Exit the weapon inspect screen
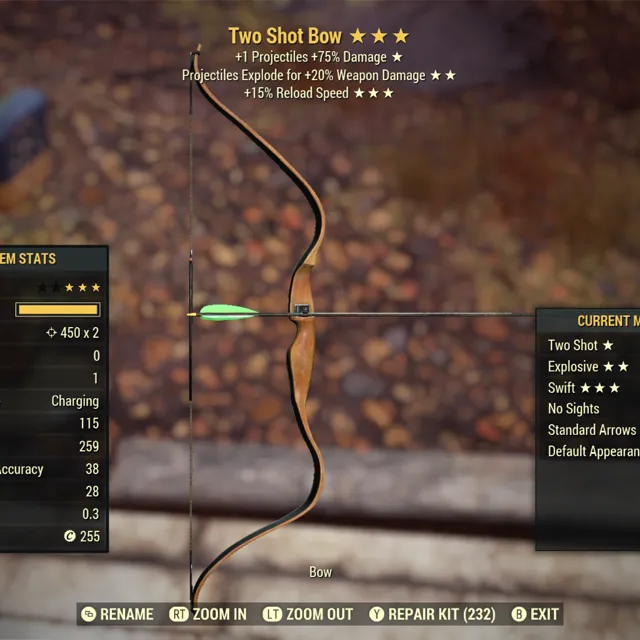This screenshot has width=640, height=640. pos(535,614)
